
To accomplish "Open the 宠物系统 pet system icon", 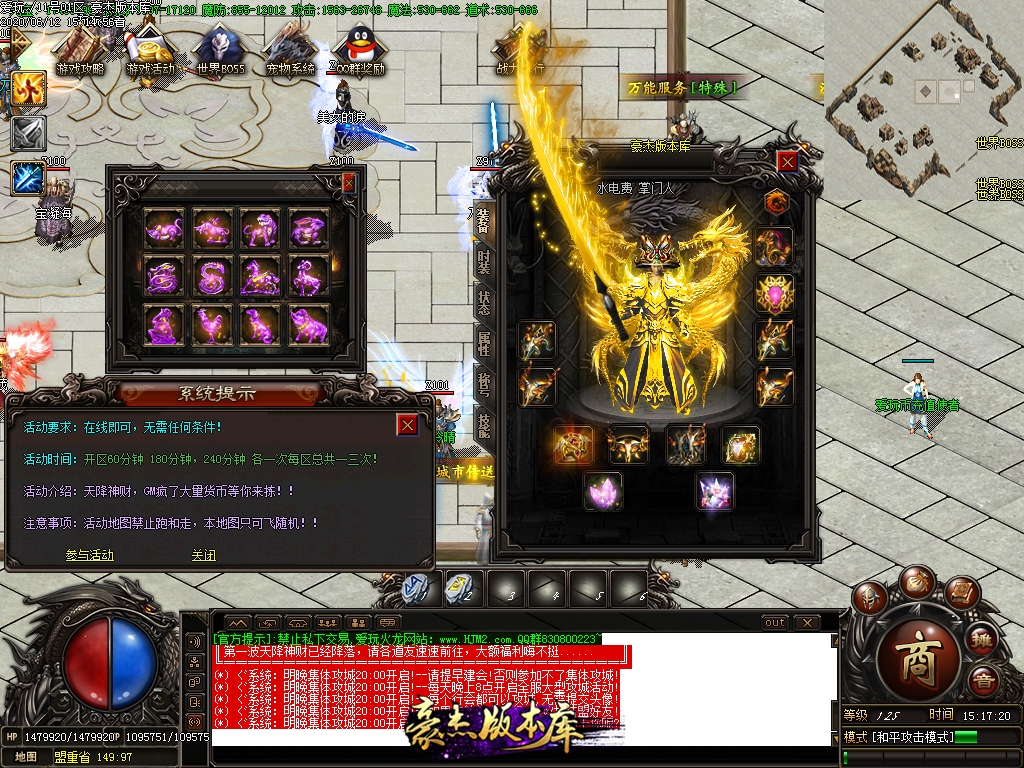I will [290, 50].
